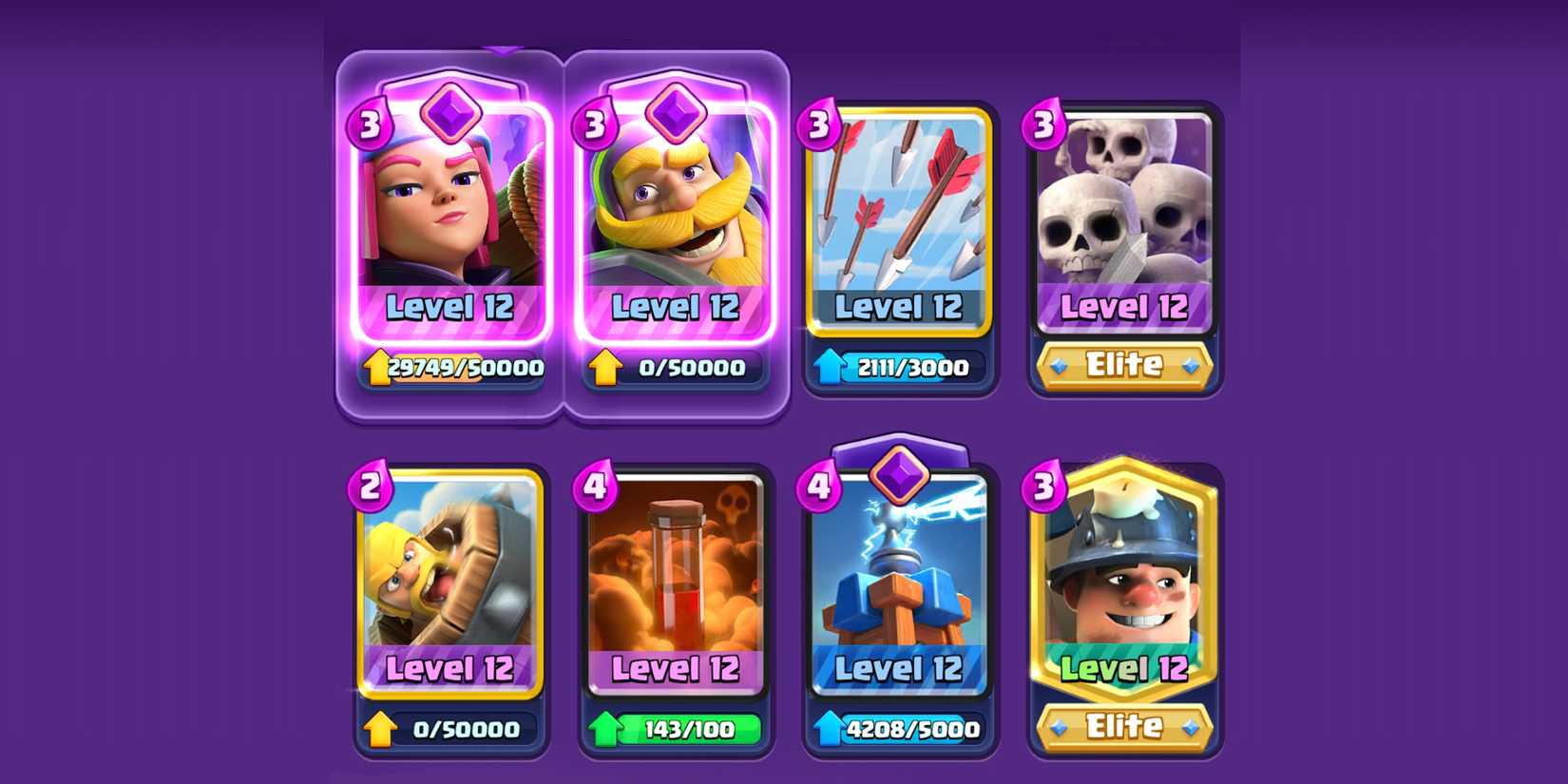Click the elixir cost badge on the Arrows card
1568x784 pixels.
(x=820, y=124)
